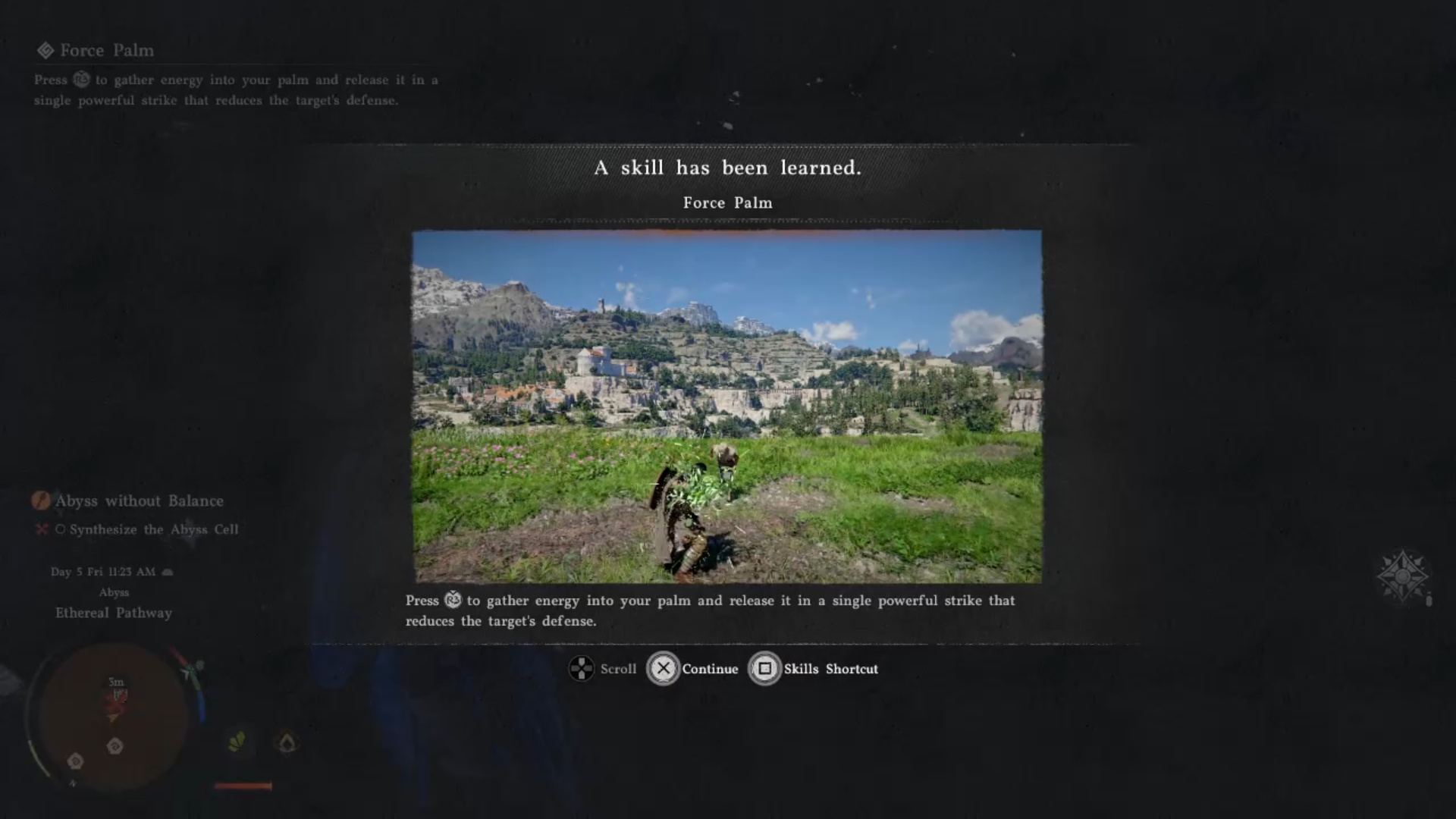Click a white waypoint marker on the minimap

click(x=114, y=746)
